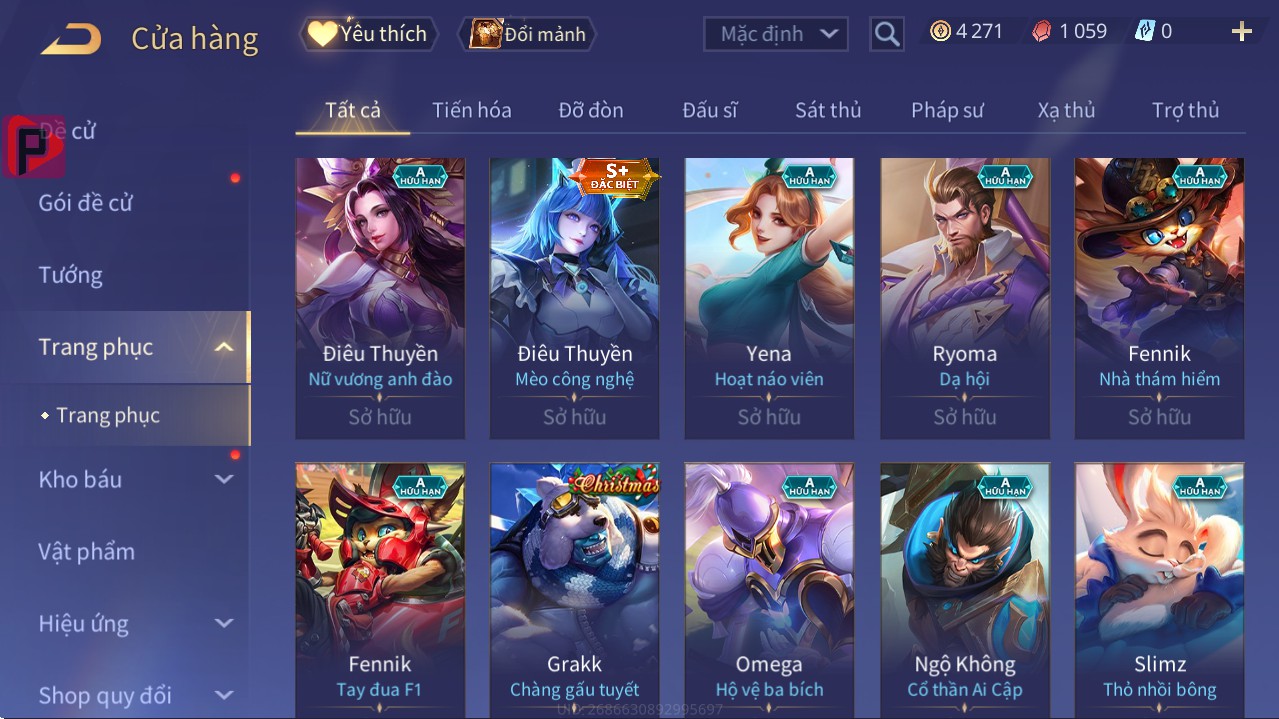Image resolution: width=1279 pixels, height=719 pixels.
Task: Show the Sát thủ skins tab
Action: pos(828,110)
